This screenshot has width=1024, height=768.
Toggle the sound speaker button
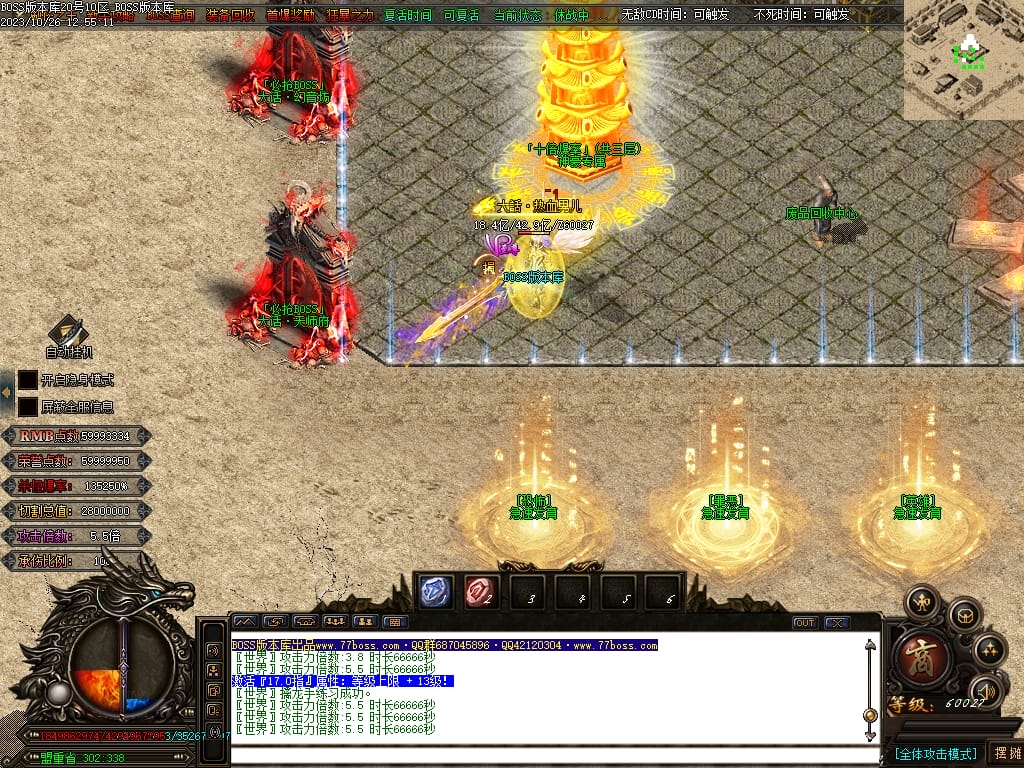[986, 692]
